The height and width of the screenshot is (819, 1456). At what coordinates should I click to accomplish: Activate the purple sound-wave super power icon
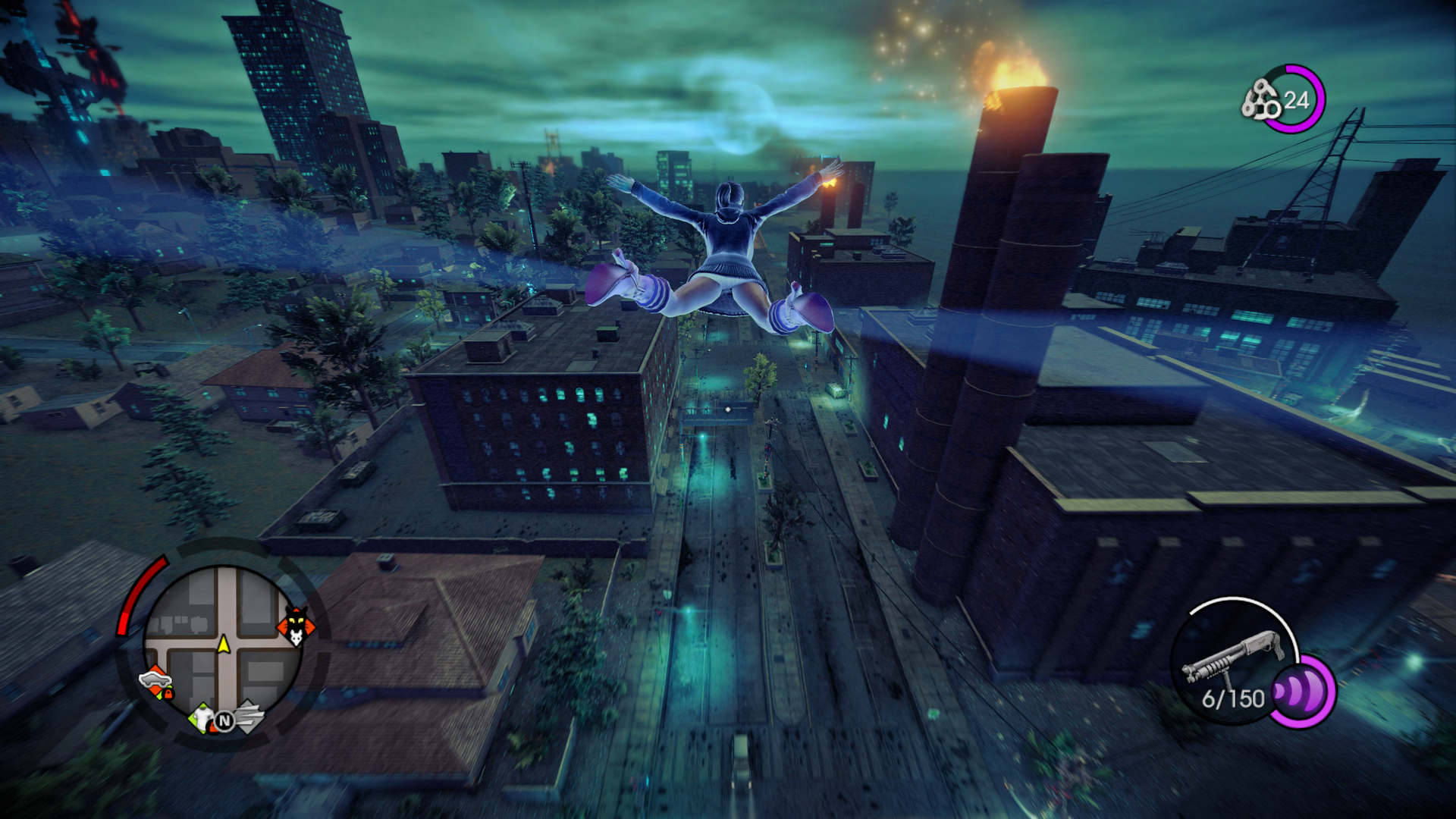(x=1301, y=692)
